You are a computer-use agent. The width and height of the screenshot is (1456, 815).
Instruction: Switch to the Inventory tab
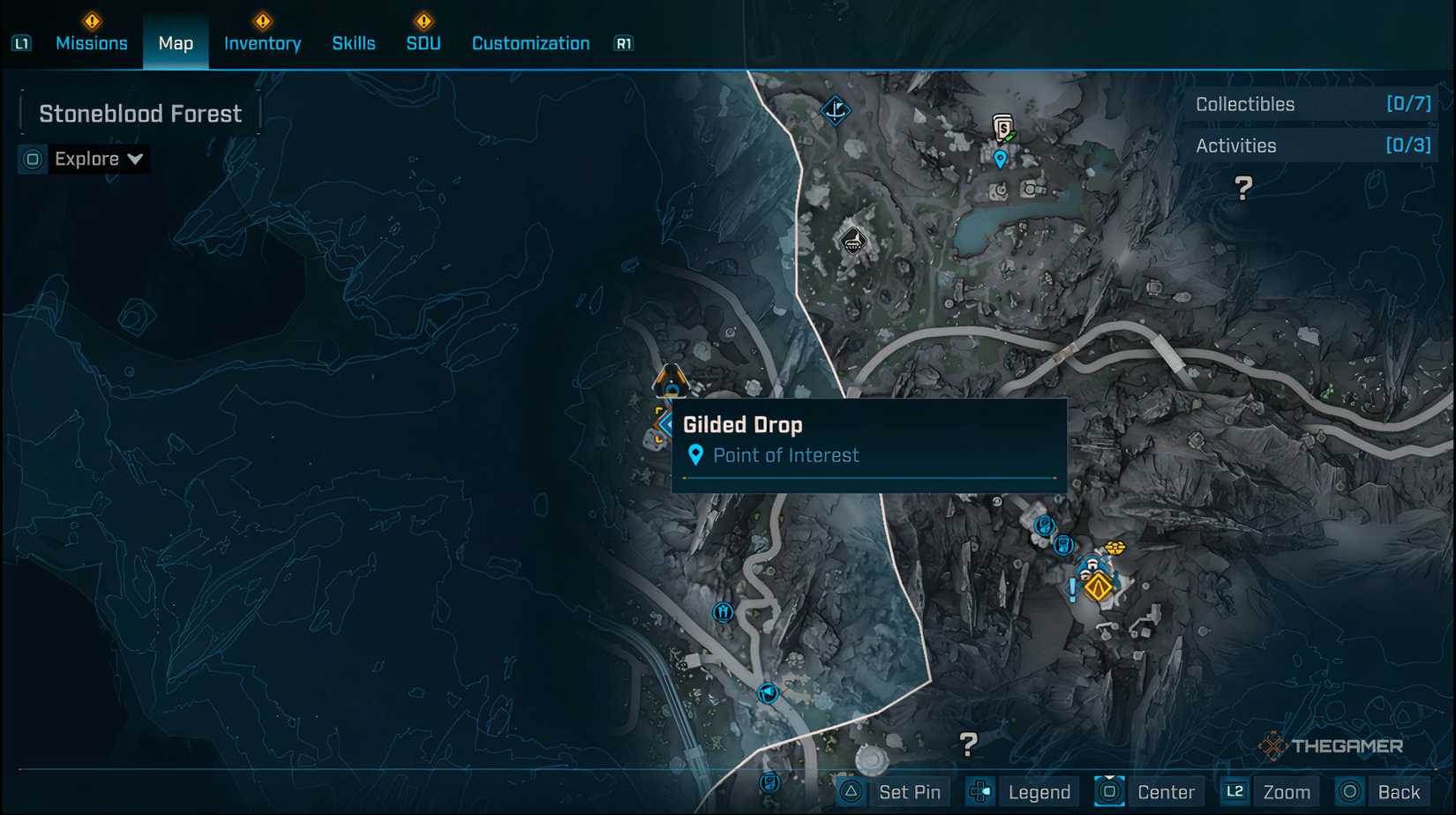(262, 42)
